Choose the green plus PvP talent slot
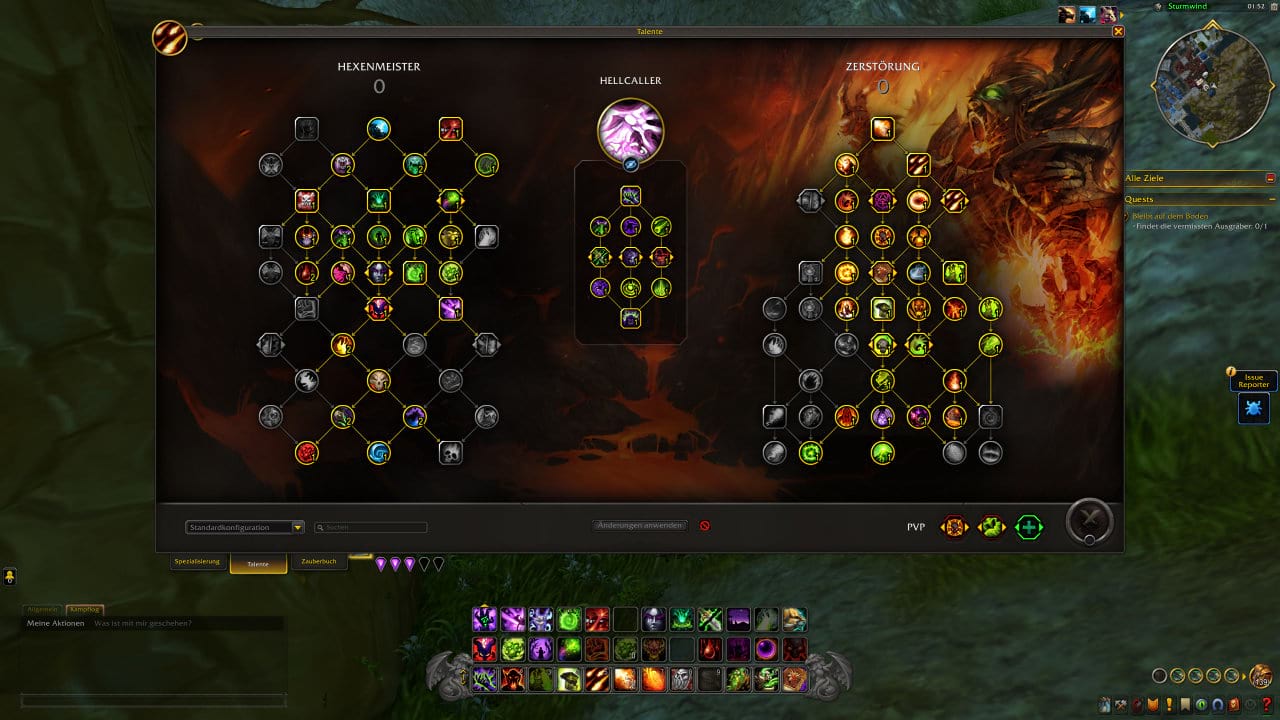Image resolution: width=1280 pixels, height=720 pixels. coord(1028,527)
